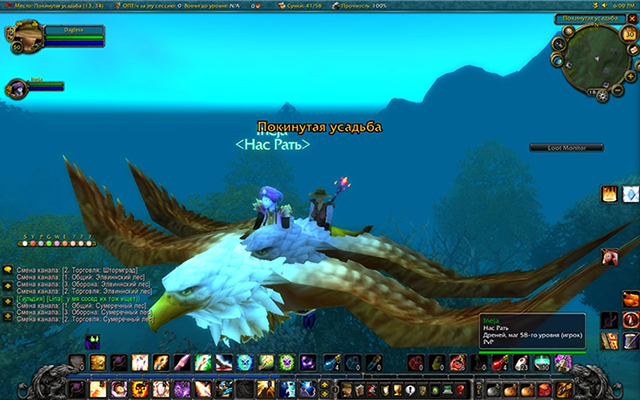This screenshot has height=400, width=640.
Task: Click the flame buff icon on the right edge
Action: 609,193
